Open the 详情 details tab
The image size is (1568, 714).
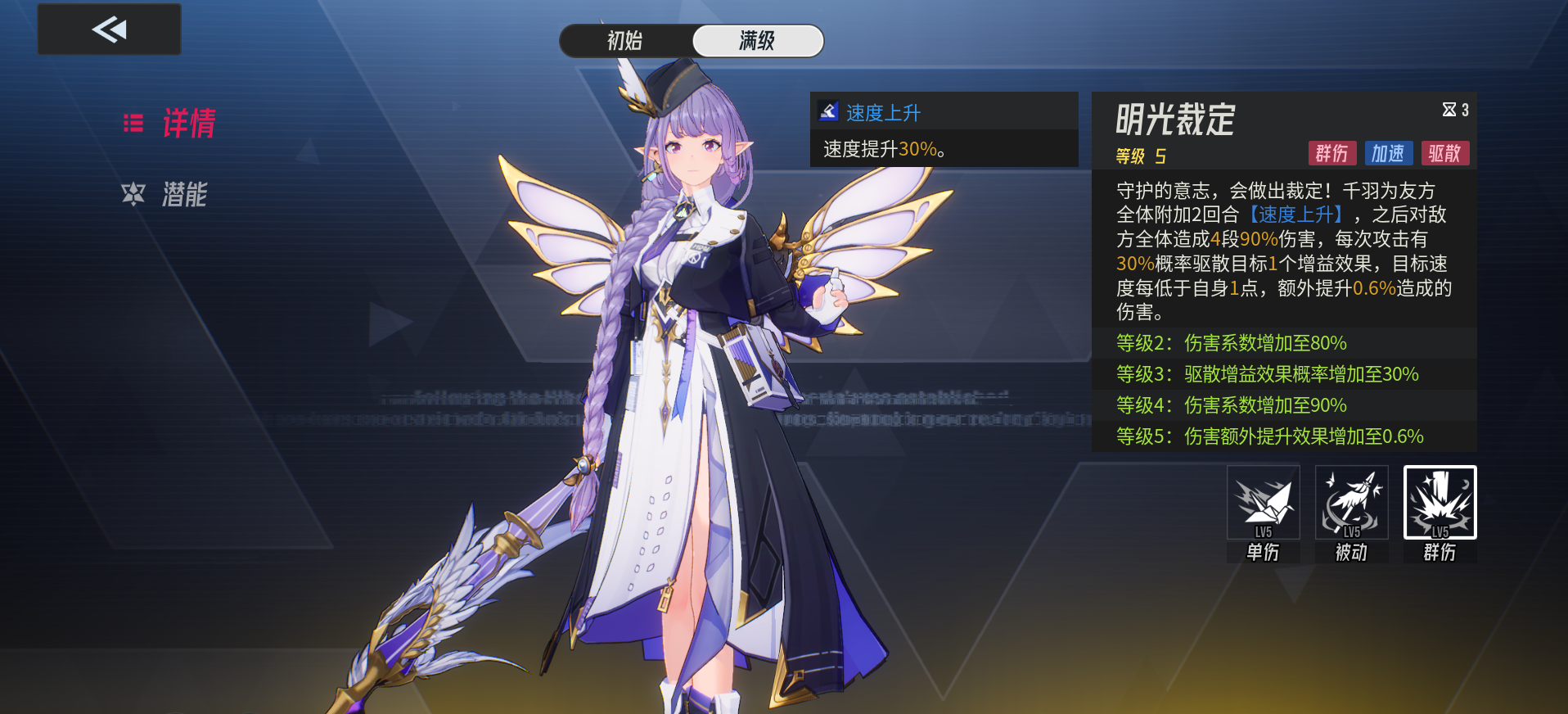(x=170, y=124)
